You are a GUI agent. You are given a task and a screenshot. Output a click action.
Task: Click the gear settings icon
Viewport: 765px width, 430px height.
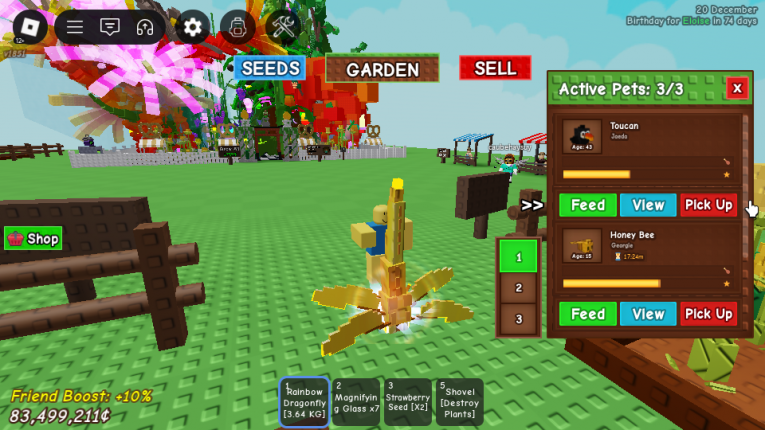[192, 27]
